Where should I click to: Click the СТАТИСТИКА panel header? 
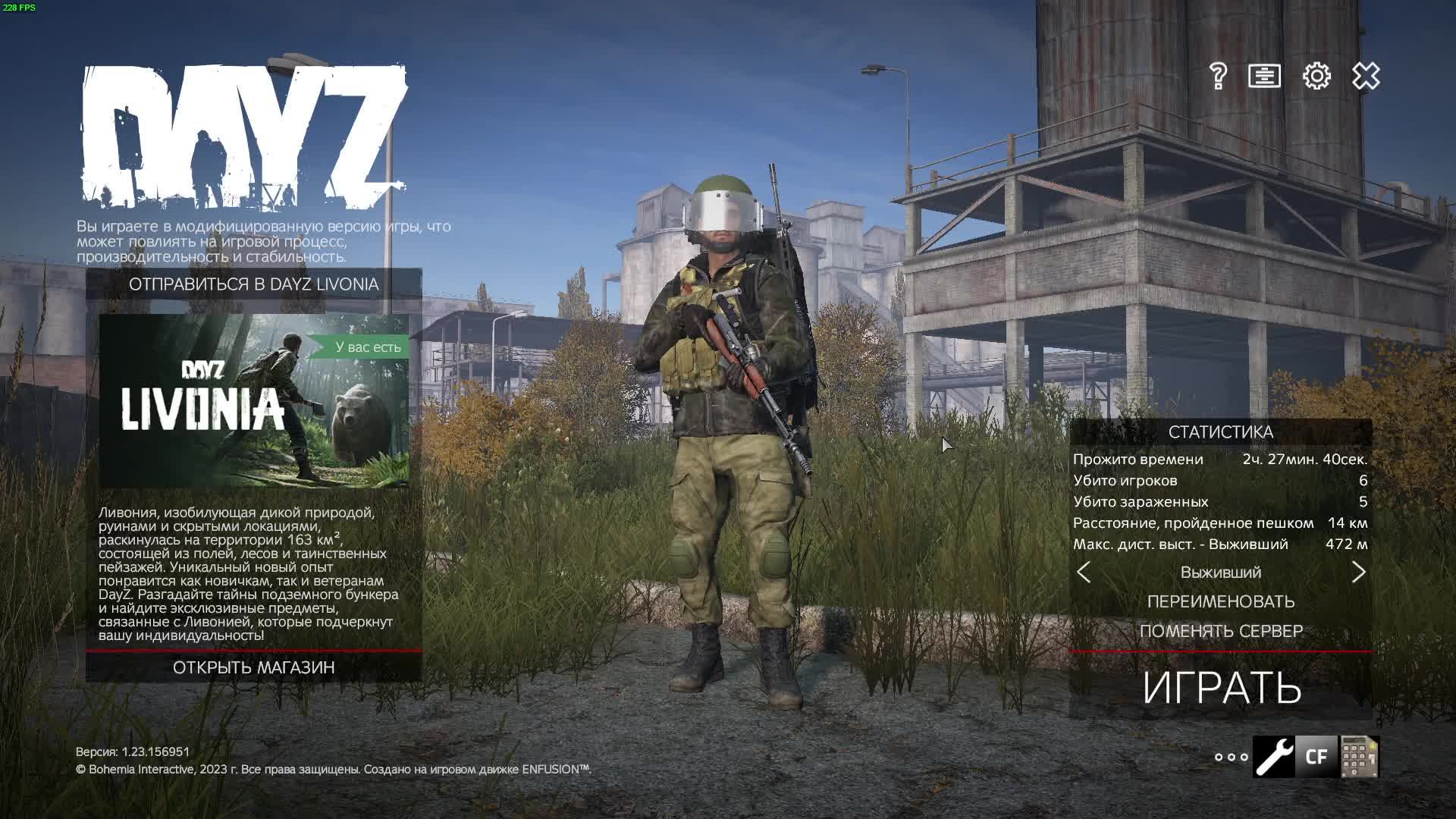click(x=1219, y=433)
